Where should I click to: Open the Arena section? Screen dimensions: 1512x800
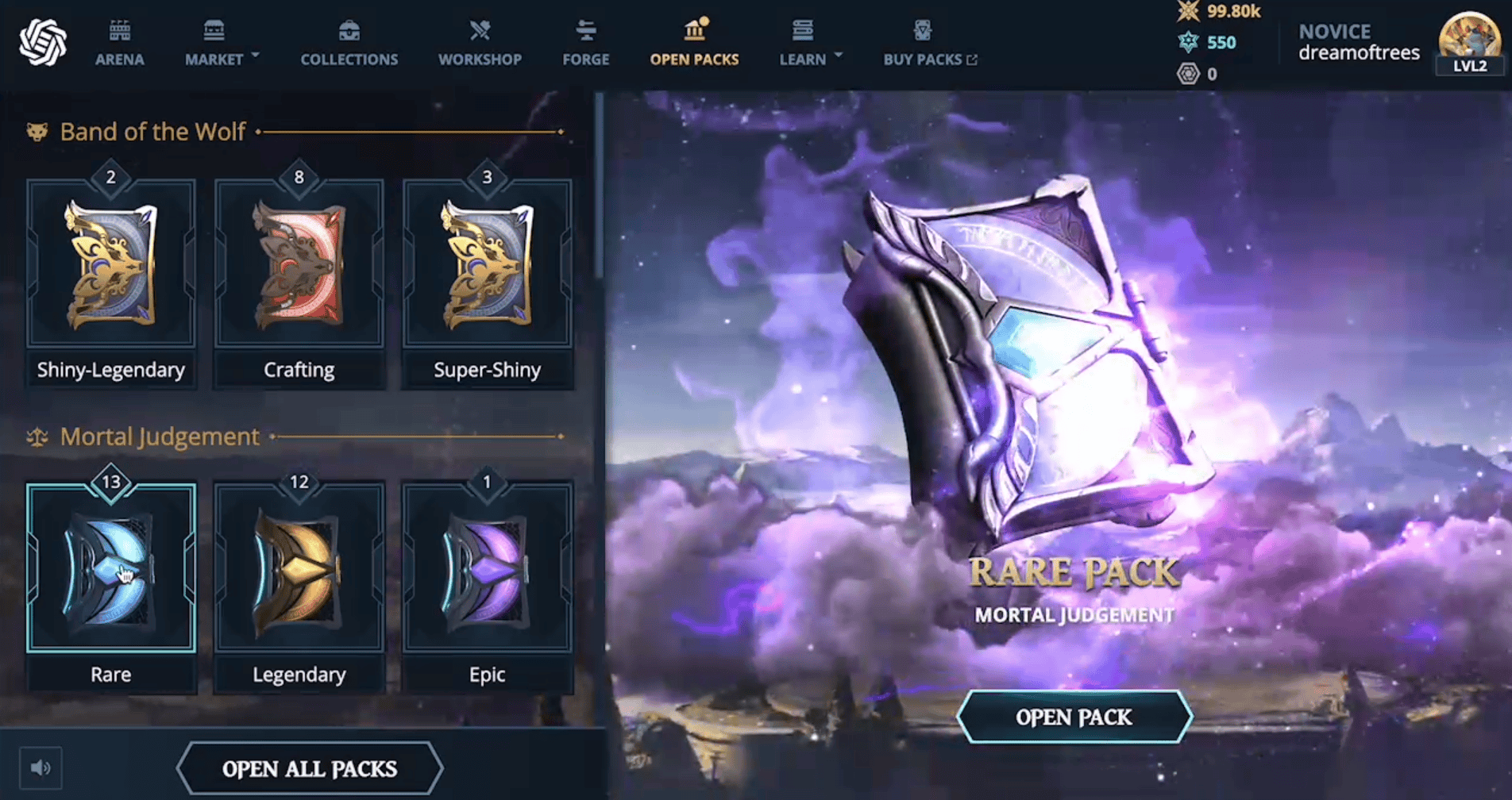(120, 44)
